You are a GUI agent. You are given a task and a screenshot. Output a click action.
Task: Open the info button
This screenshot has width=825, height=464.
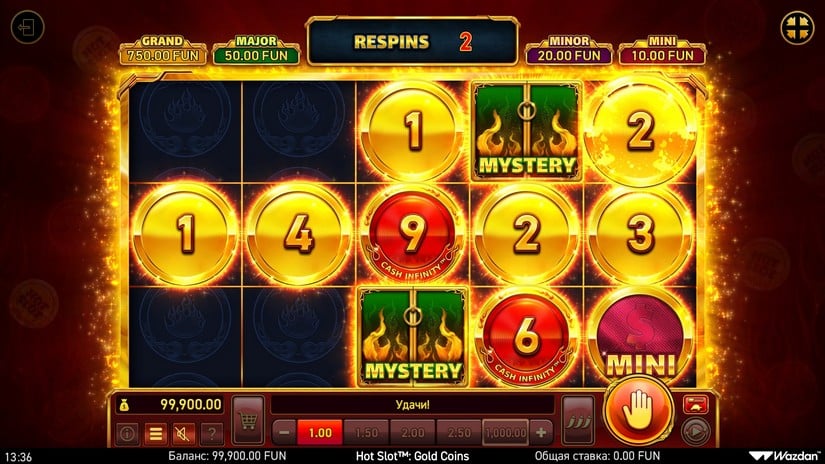(x=127, y=434)
